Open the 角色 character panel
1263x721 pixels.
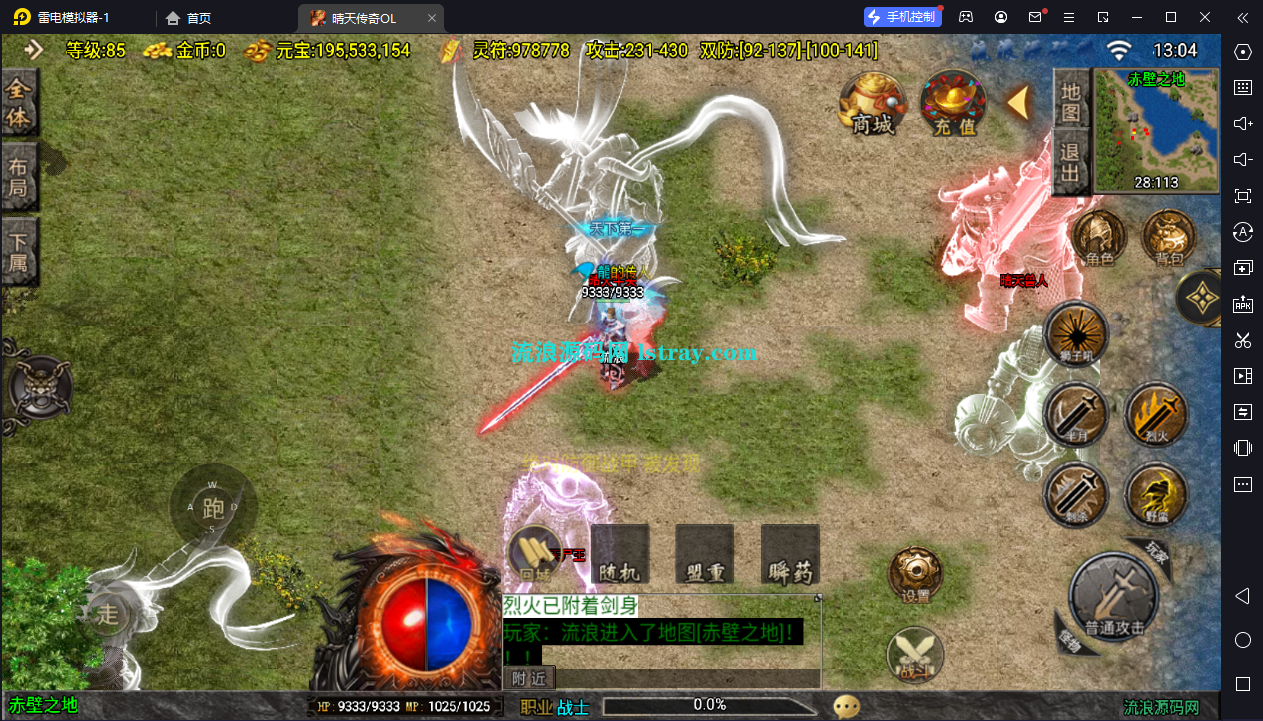pos(1100,238)
